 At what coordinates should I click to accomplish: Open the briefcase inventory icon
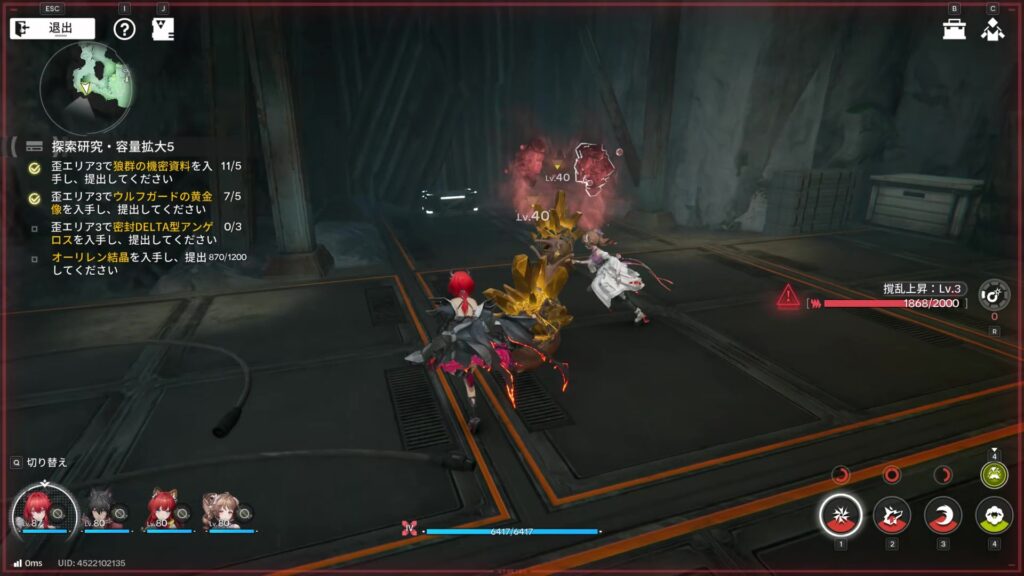coord(954,29)
